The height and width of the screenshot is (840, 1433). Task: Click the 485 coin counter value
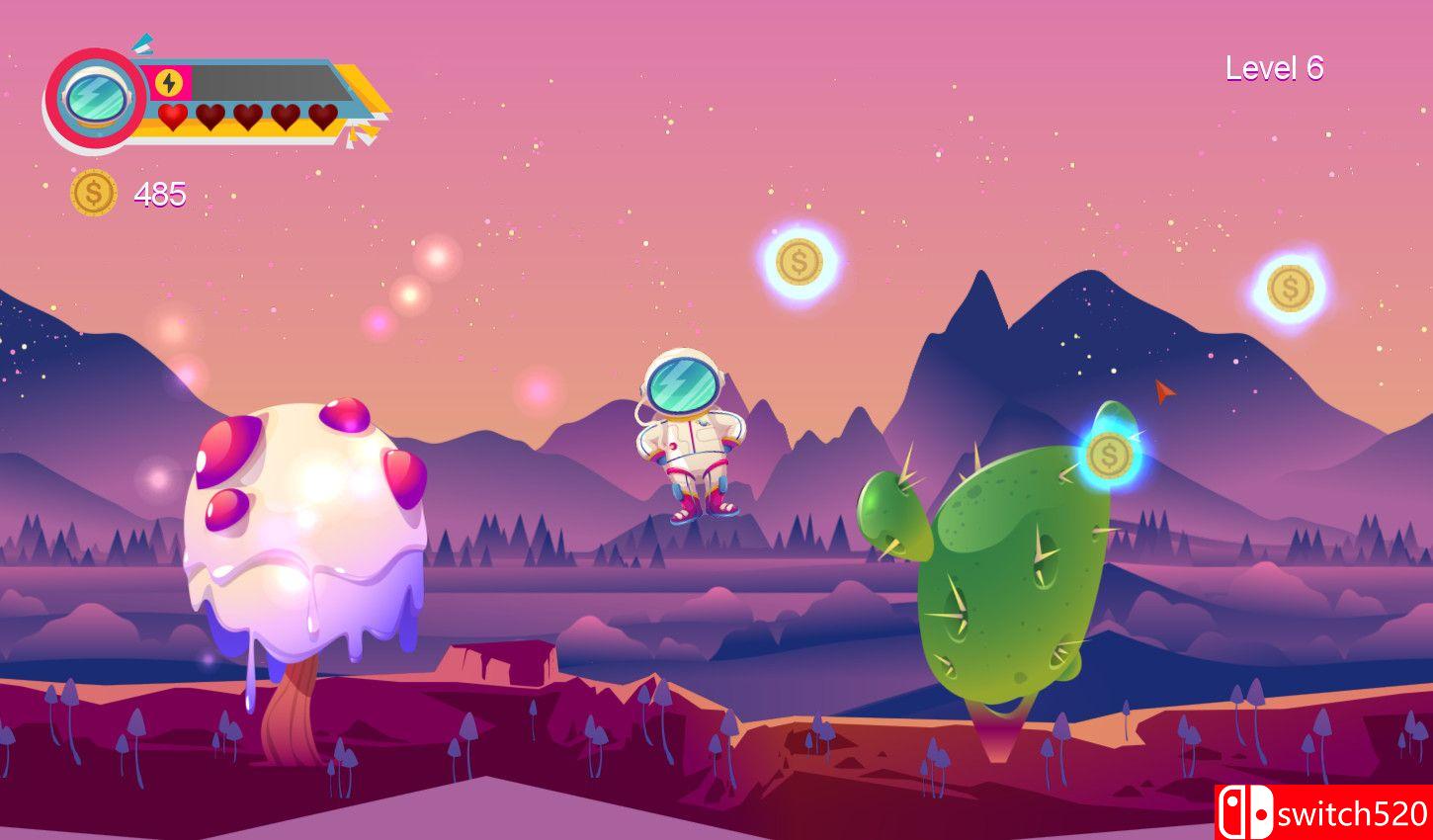(159, 193)
